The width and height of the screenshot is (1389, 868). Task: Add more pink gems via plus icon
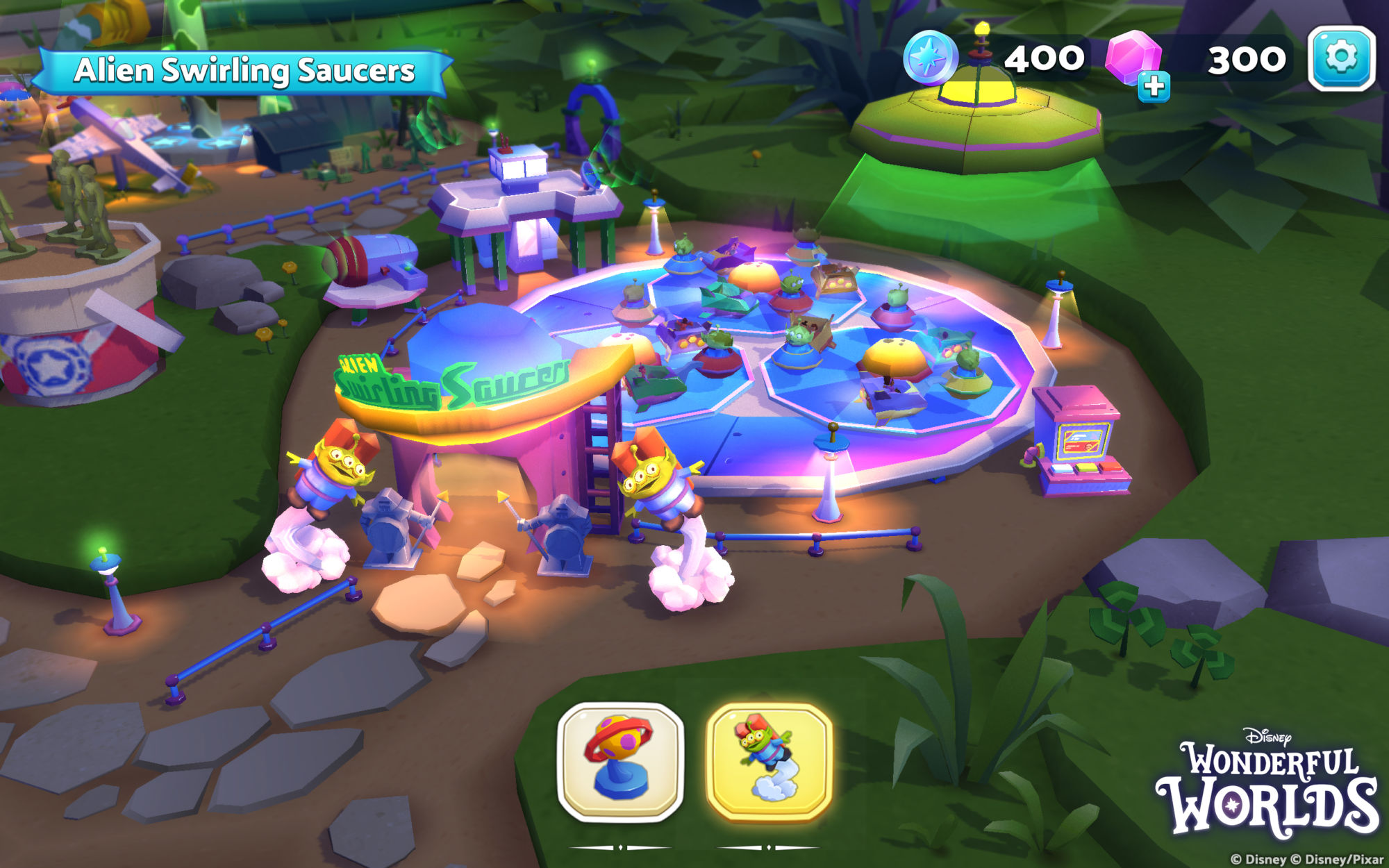[x=1154, y=87]
